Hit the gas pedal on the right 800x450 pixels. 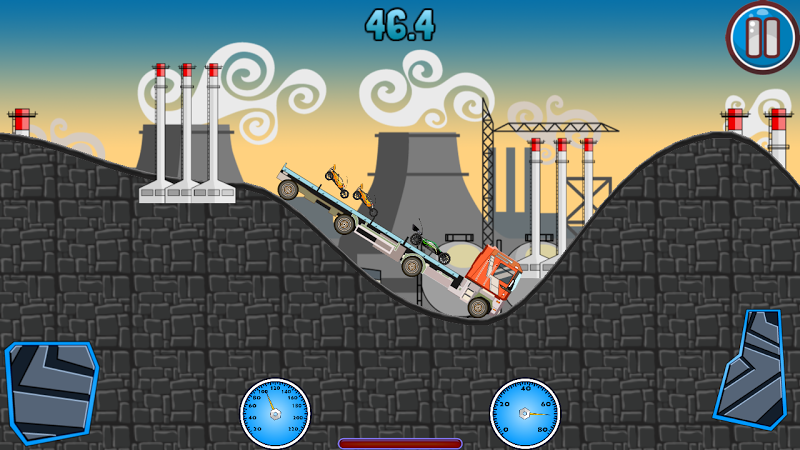pyautogui.click(x=752, y=369)
